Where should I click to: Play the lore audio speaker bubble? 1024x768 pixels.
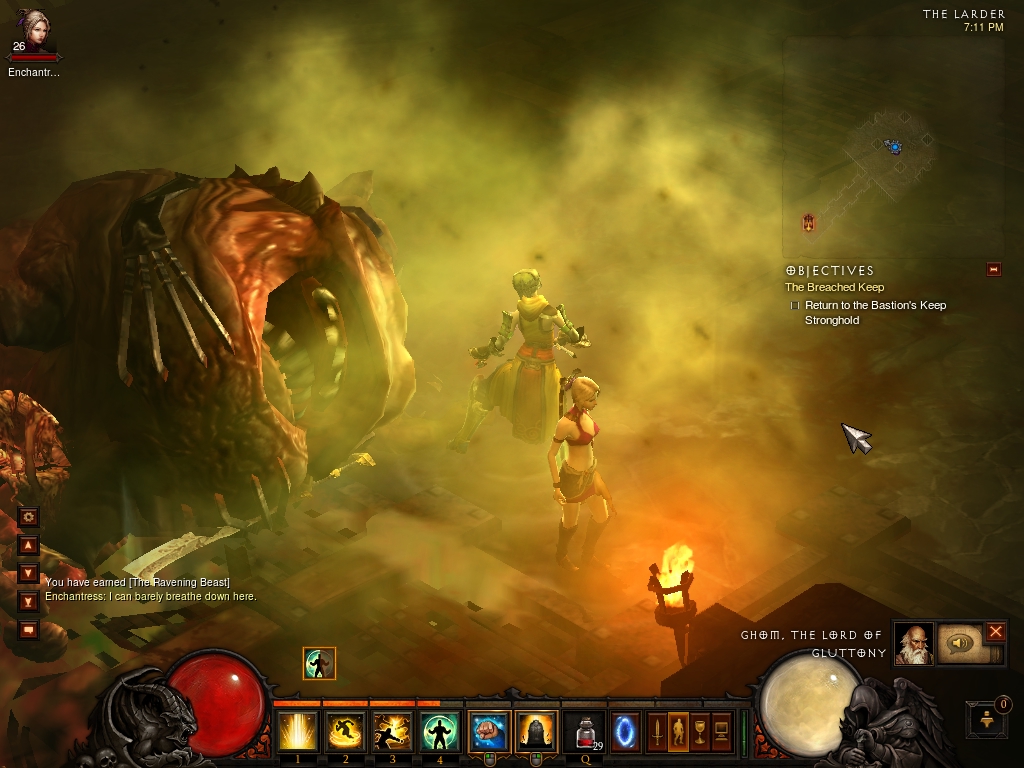tap(960, 644)
